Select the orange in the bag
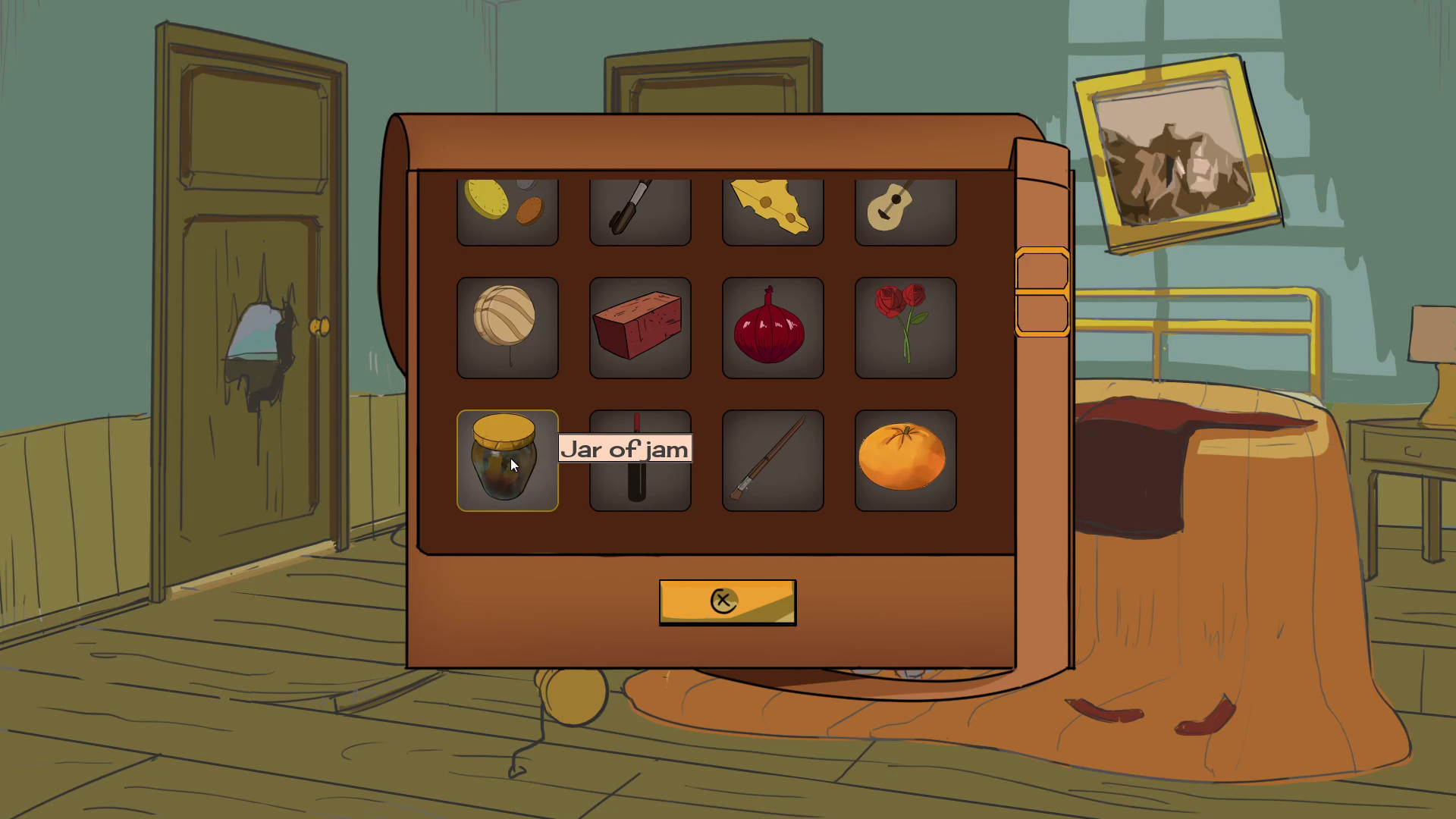Image resolution: width=1456 pixels, height=819 pixels. click(905, 460)
